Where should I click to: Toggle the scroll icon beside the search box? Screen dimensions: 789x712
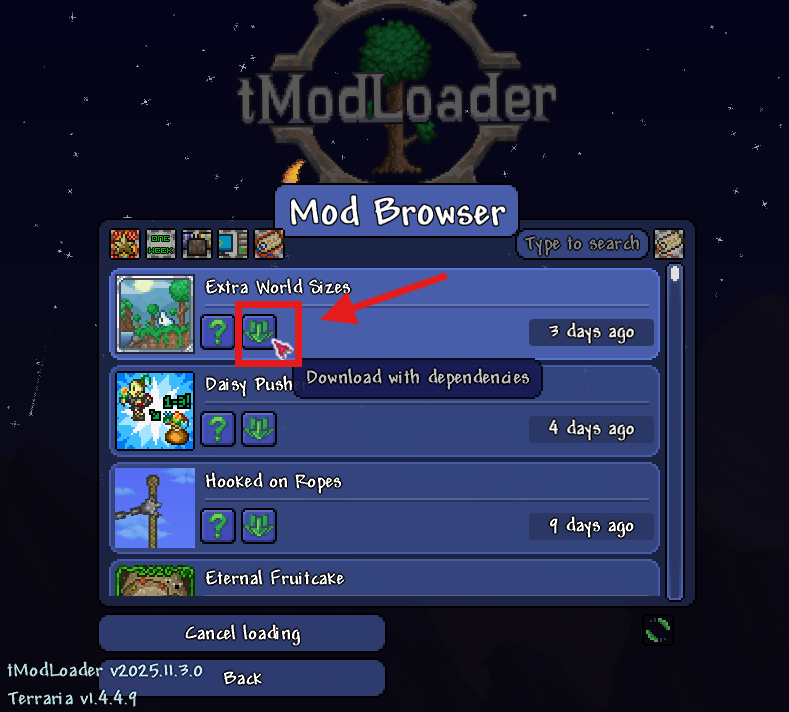(668, 244)
